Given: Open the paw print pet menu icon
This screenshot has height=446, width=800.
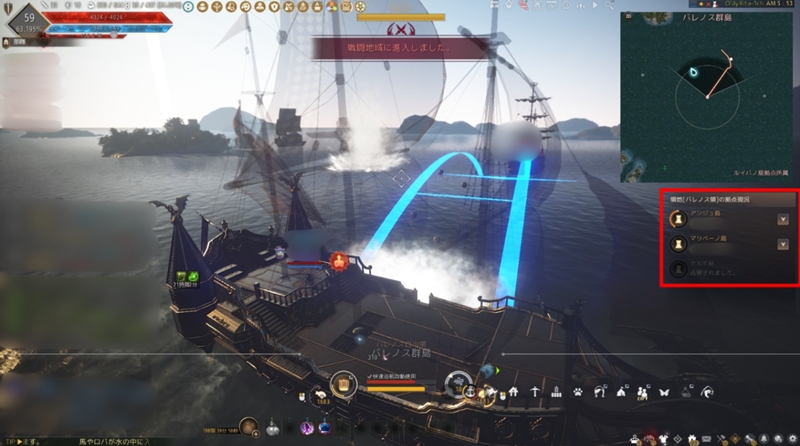Looking at the screenshot, I should [x=579, y=392].
